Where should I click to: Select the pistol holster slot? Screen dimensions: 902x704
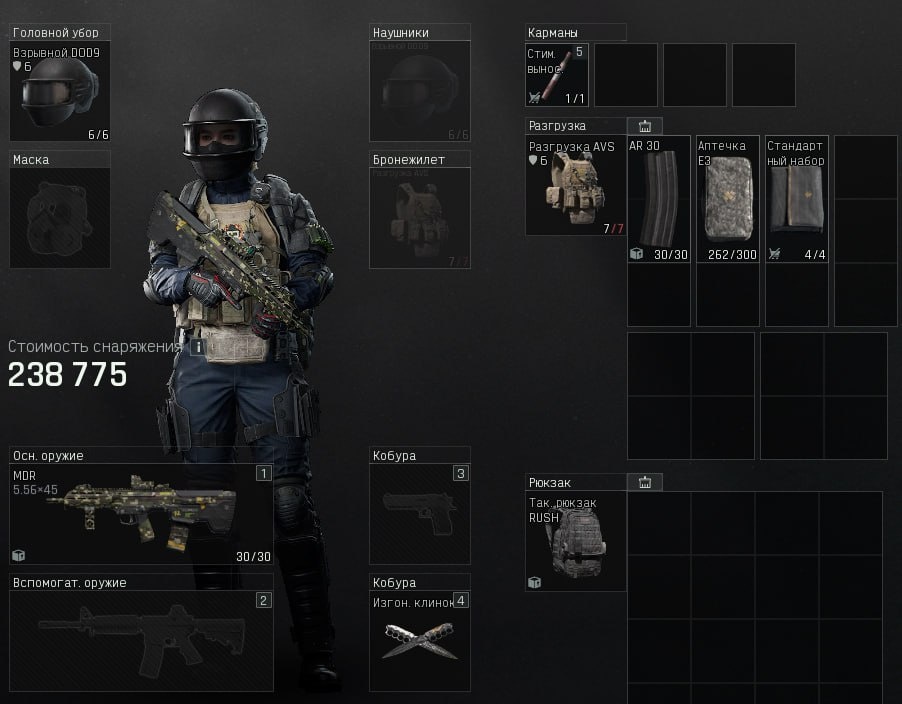point(419,514)
